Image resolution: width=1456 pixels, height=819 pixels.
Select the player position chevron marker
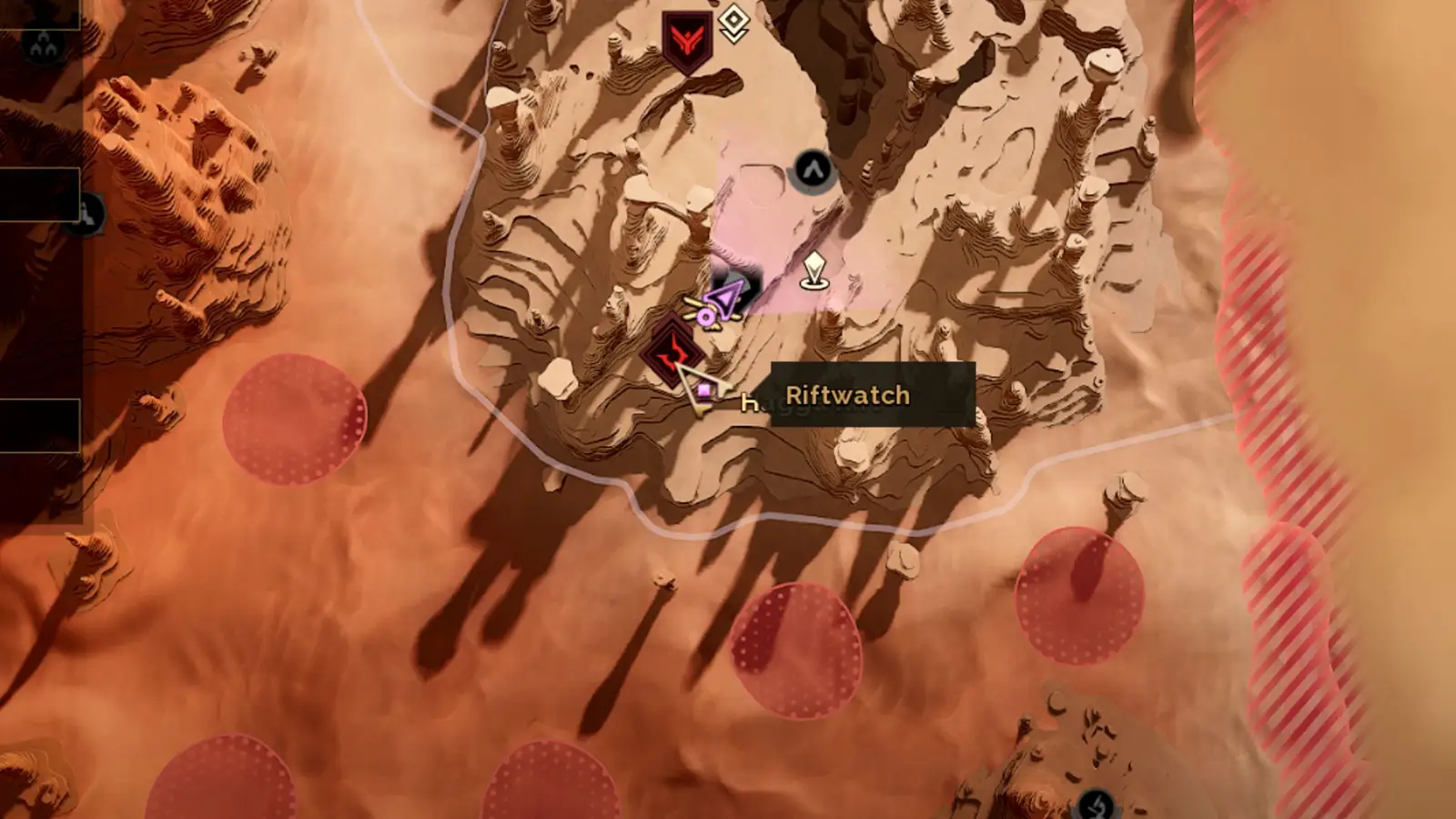coord(813,168)
